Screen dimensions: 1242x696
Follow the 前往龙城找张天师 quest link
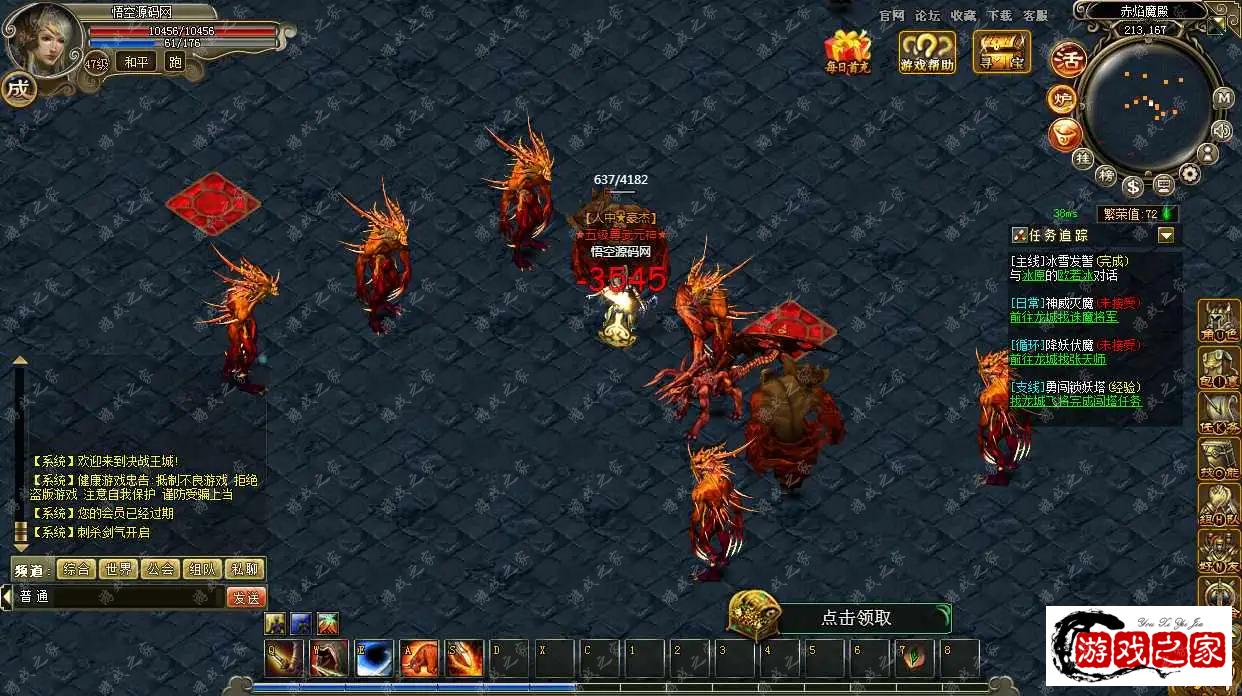(1058, 359)
